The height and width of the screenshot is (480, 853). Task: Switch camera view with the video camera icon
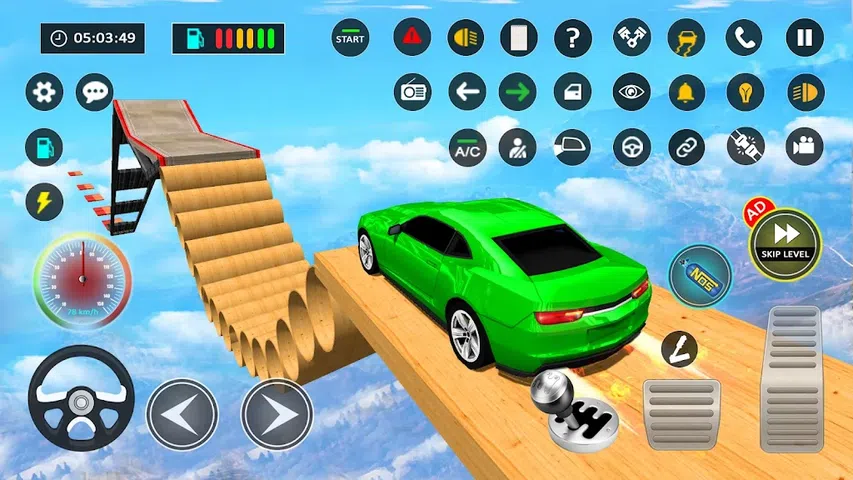pyautogui.click(x=804, y=147)
